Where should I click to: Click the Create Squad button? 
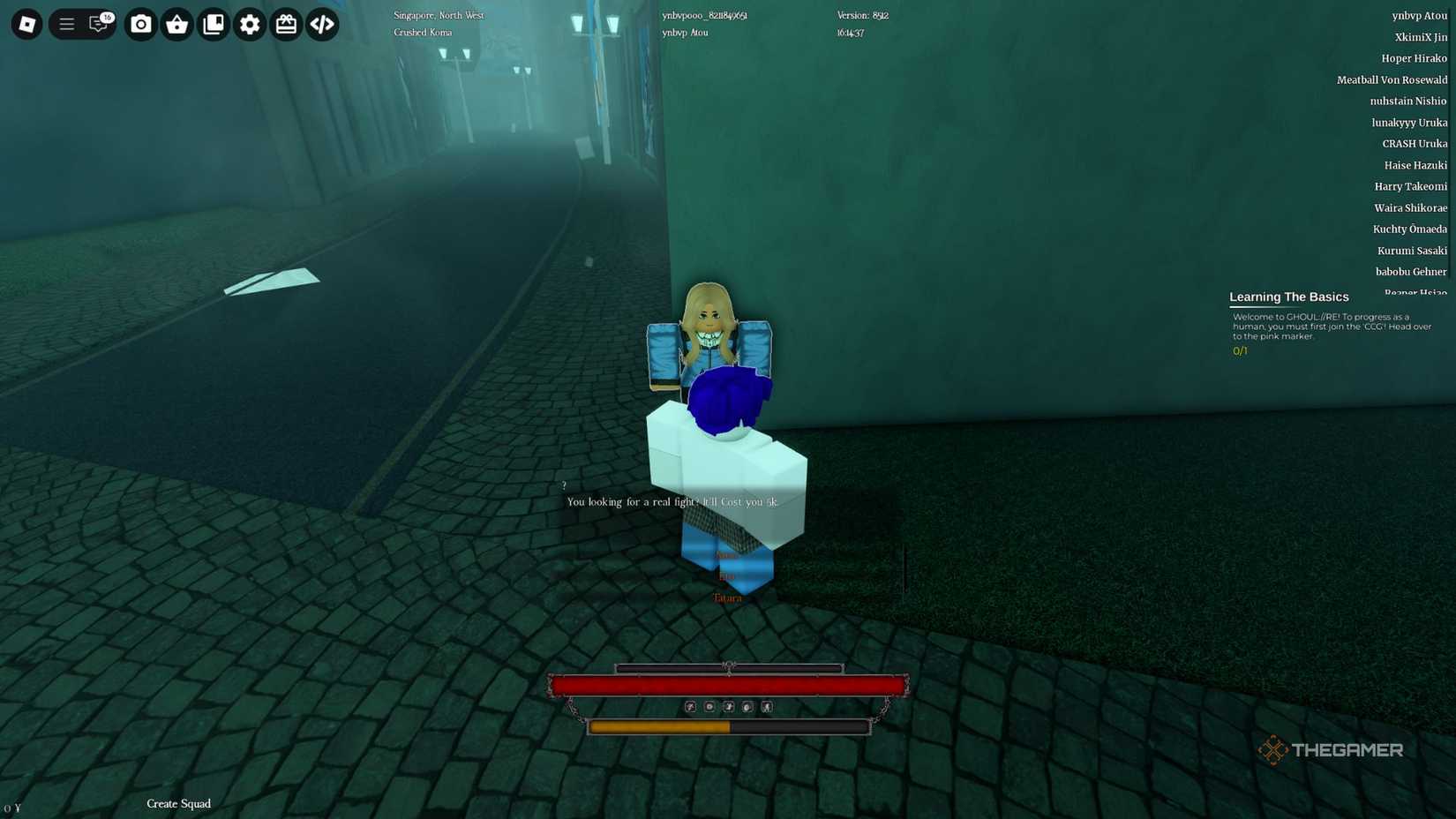click(178, 804)
